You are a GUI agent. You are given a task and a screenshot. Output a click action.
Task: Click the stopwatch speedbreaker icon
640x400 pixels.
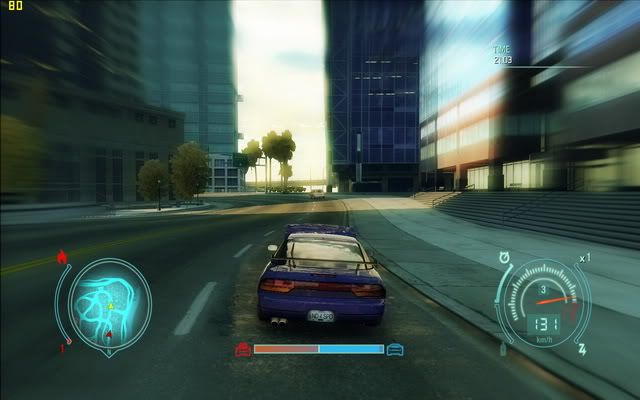click(503, 256)
